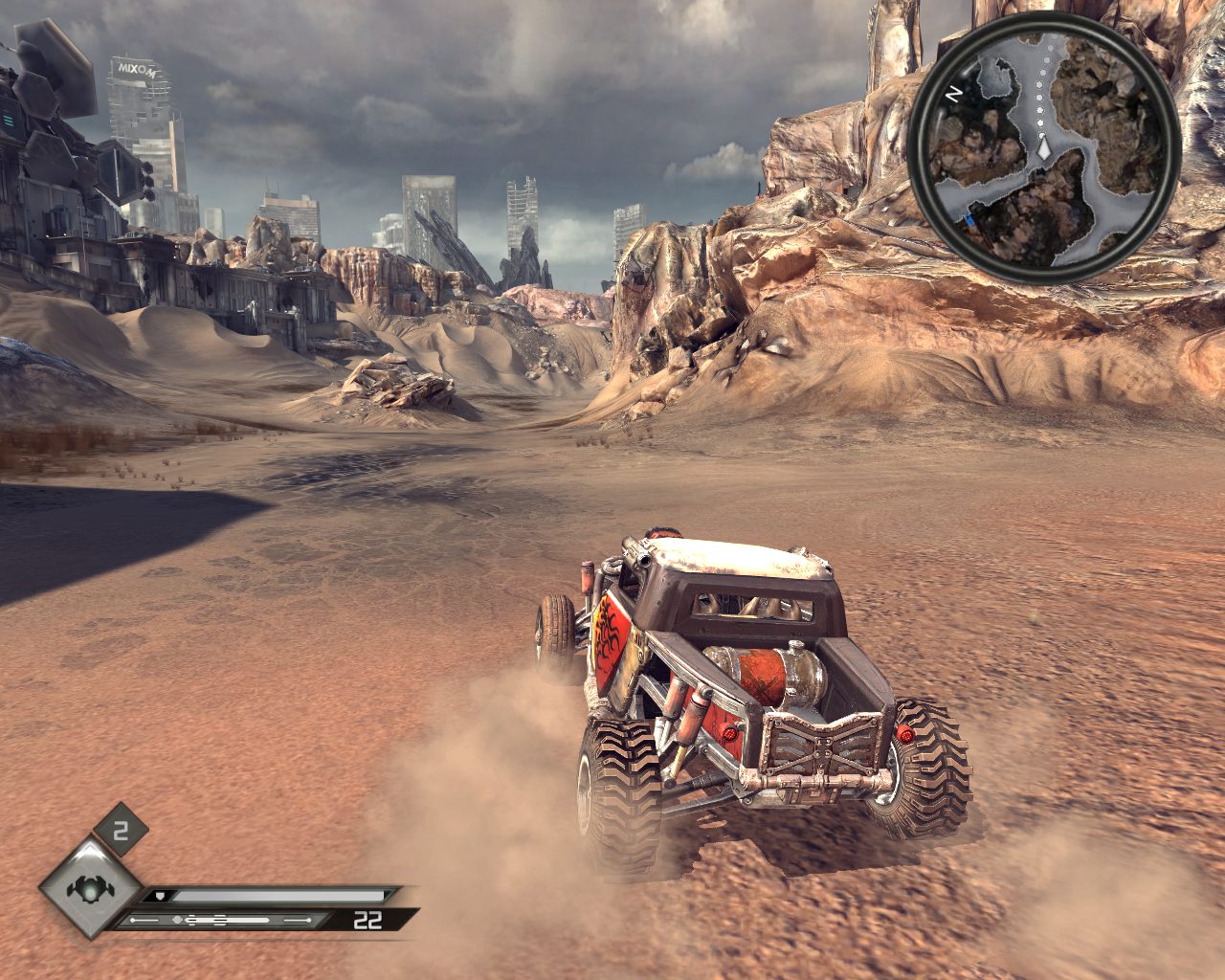Click the blue marker on the minimap
This screenshot has width=1225, height=980.
point(970,222)
